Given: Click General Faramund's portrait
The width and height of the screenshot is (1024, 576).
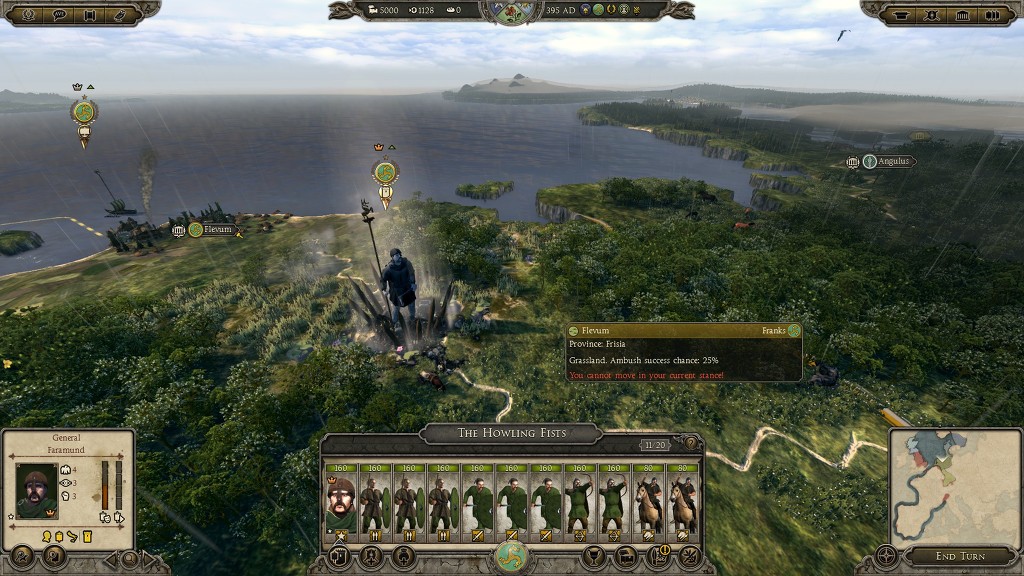Looking at the screenshot, I should pyautogui.click(x=37, y=491).
